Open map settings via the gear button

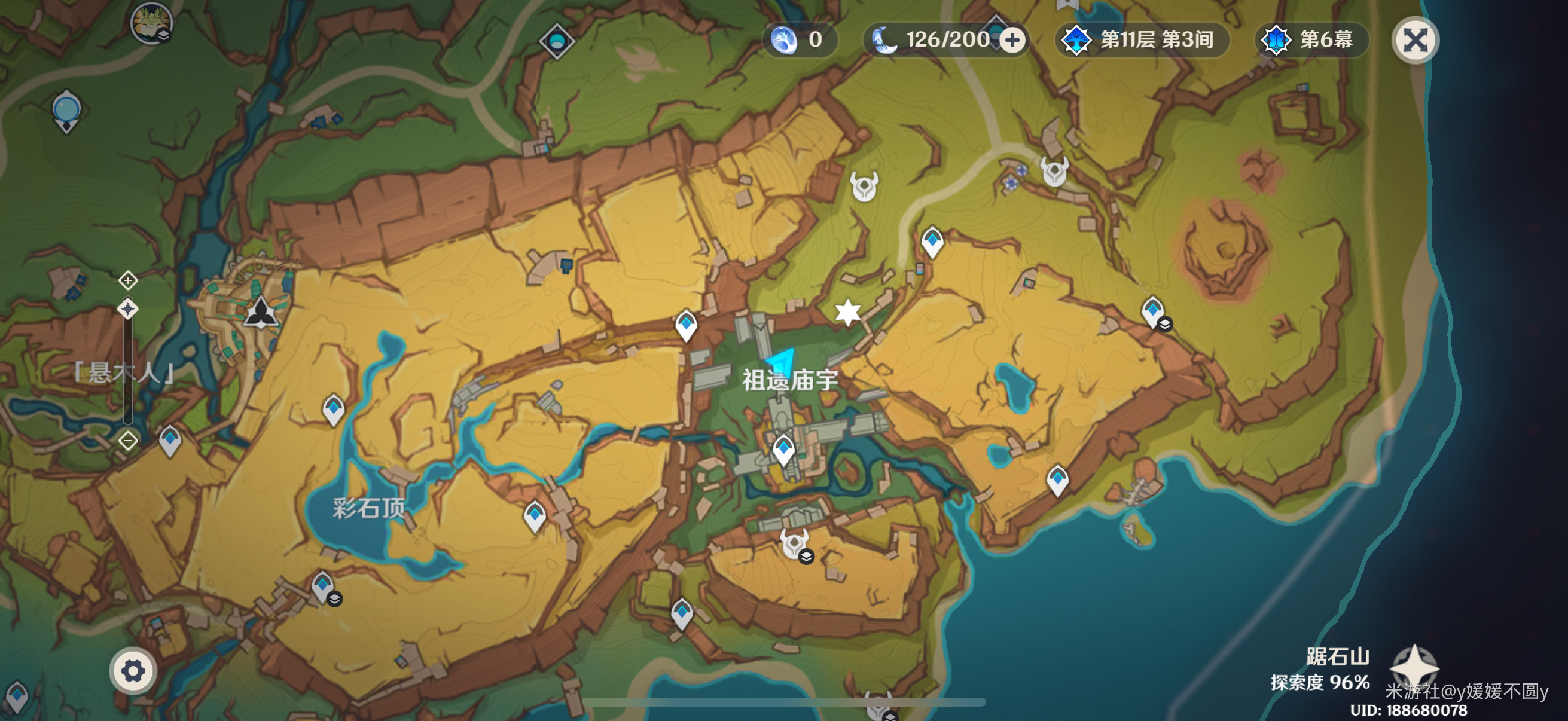pos(133,671)
